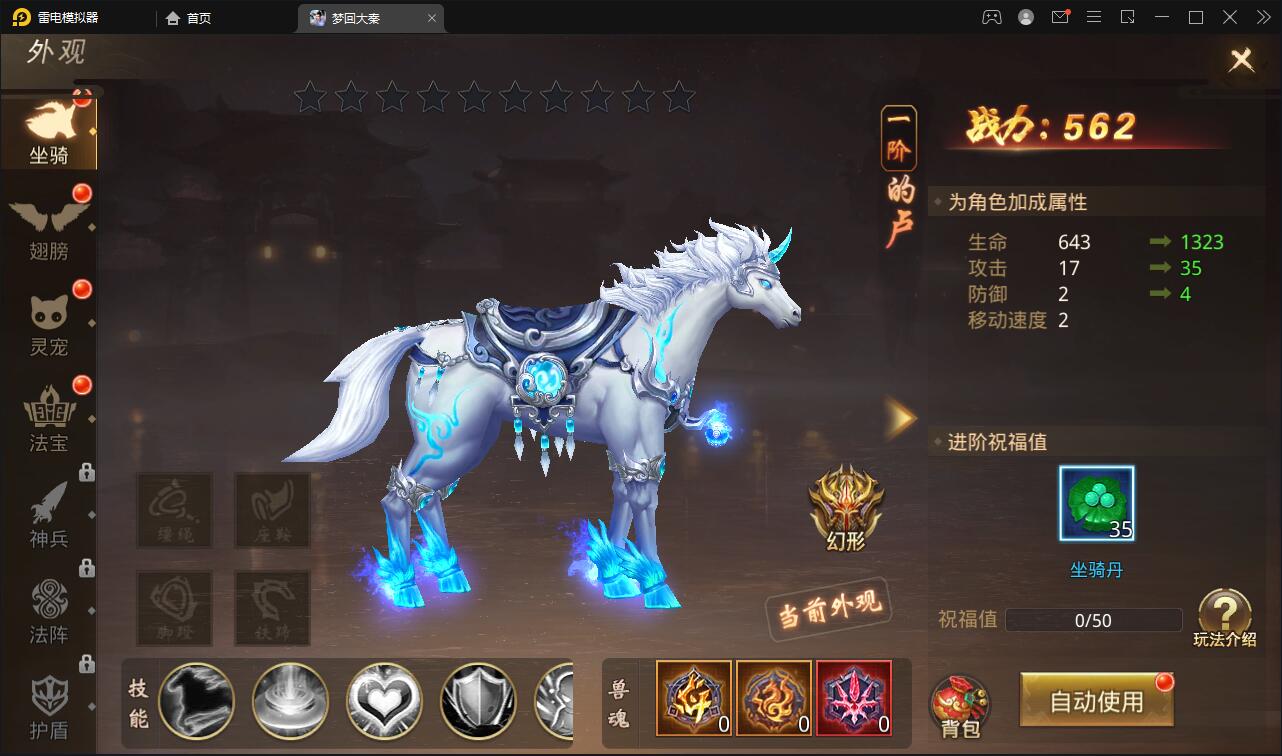Select the 灵宠 pet sidebar icon
The image size is (1282, 756).
point(50,320)
